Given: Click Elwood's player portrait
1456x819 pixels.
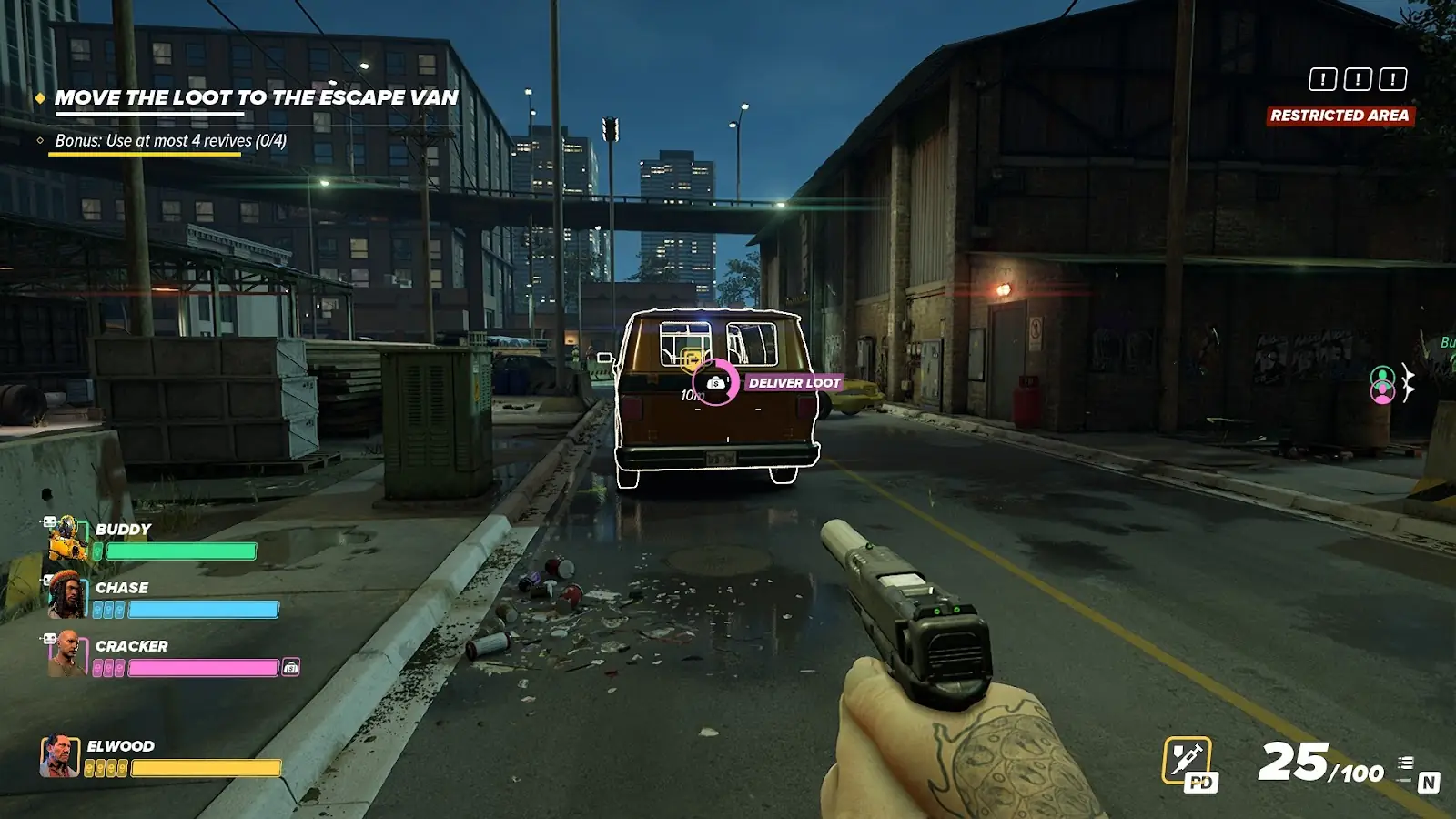Looking at the screenshot, I should (x=59, y=756).
